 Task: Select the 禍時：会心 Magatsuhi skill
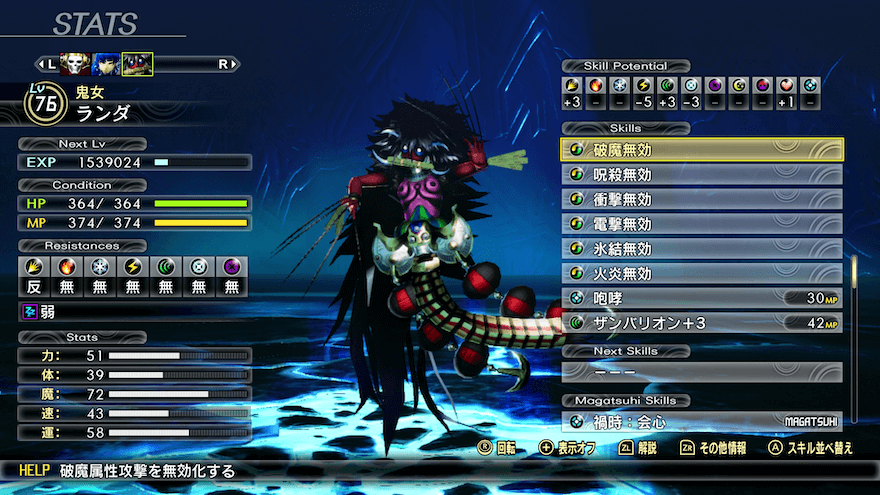(702, 422)
